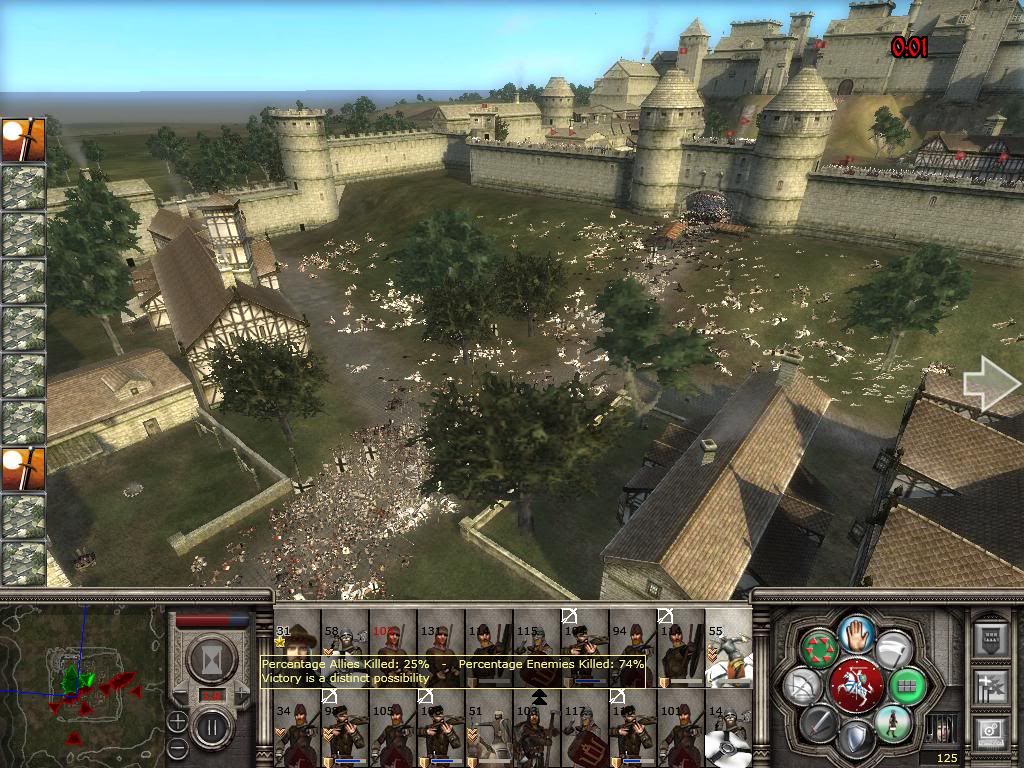Click the central mounted knight faction emblem
Image resolution: width=1024 pixels, height=768 pixels.
[856, 685]
